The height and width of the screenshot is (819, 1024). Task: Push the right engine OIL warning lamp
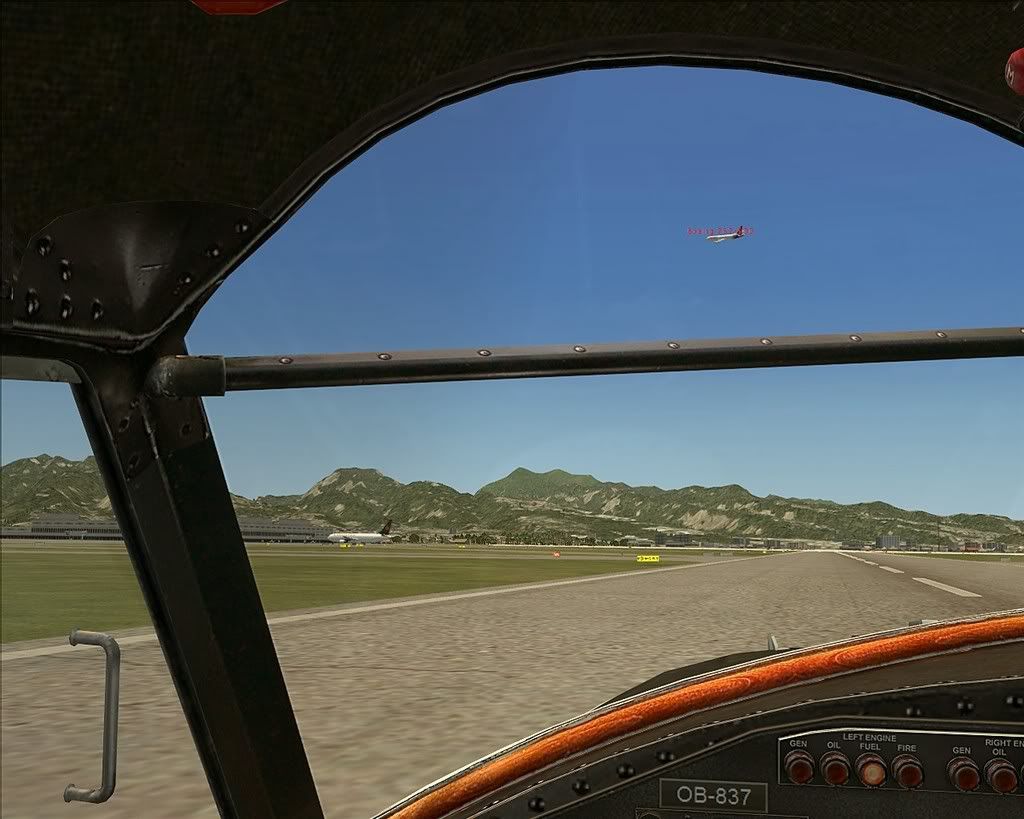(x=1000, y=775)
